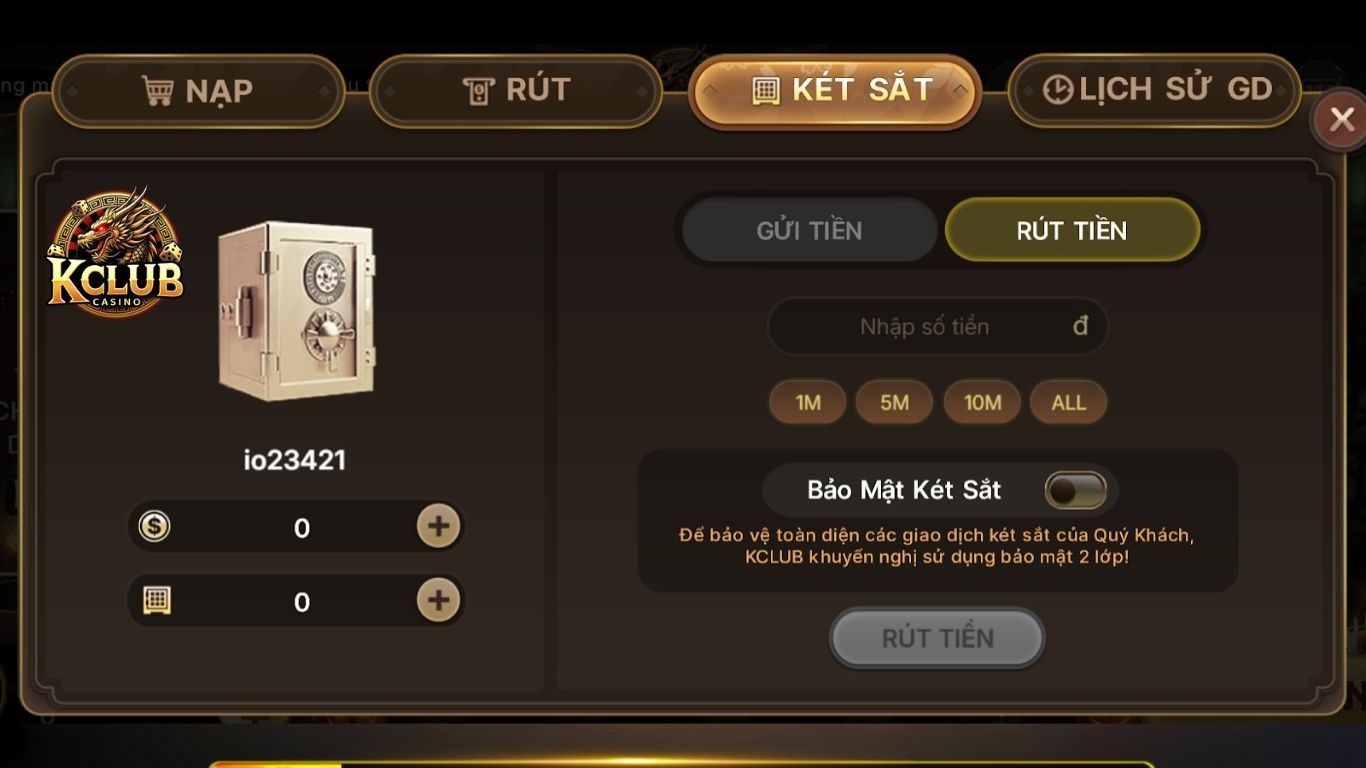Click the plus button next to dollar balance

coord(437,527)
